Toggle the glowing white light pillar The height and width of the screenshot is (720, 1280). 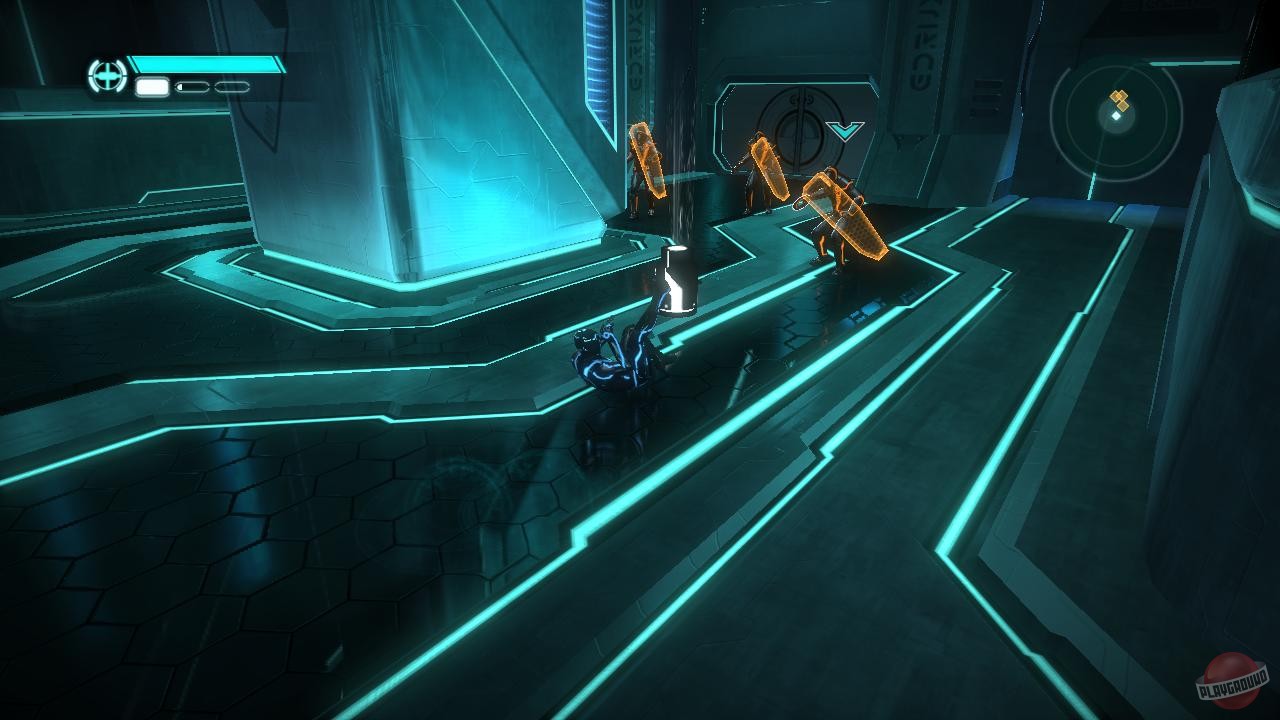679,280
